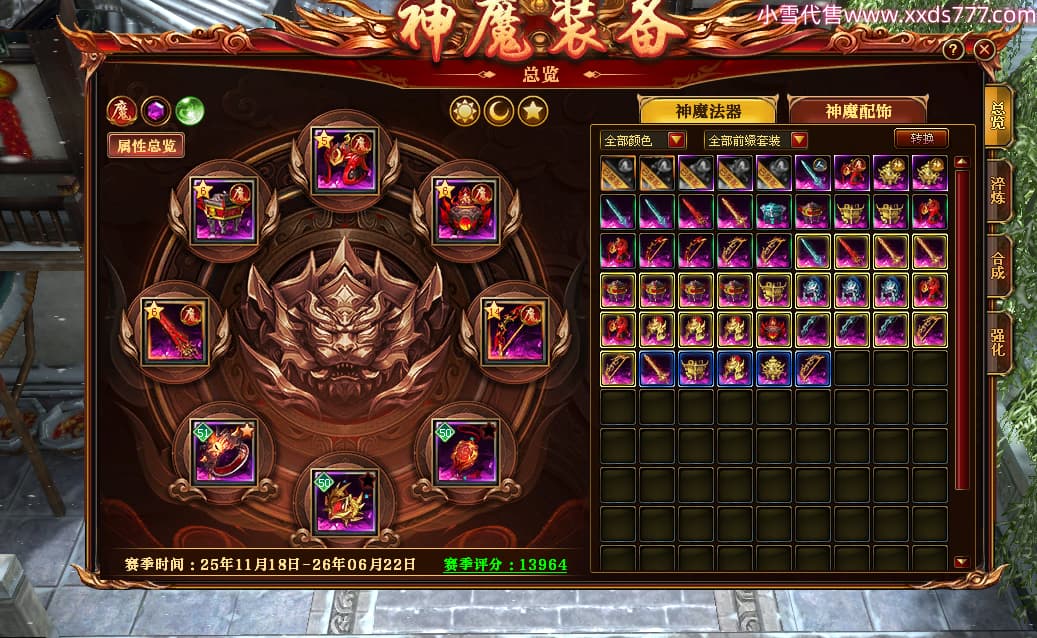Viewport: 1037px width, 638px height.
Task: Select the equipped red sword slot
Action: [174, 332]
